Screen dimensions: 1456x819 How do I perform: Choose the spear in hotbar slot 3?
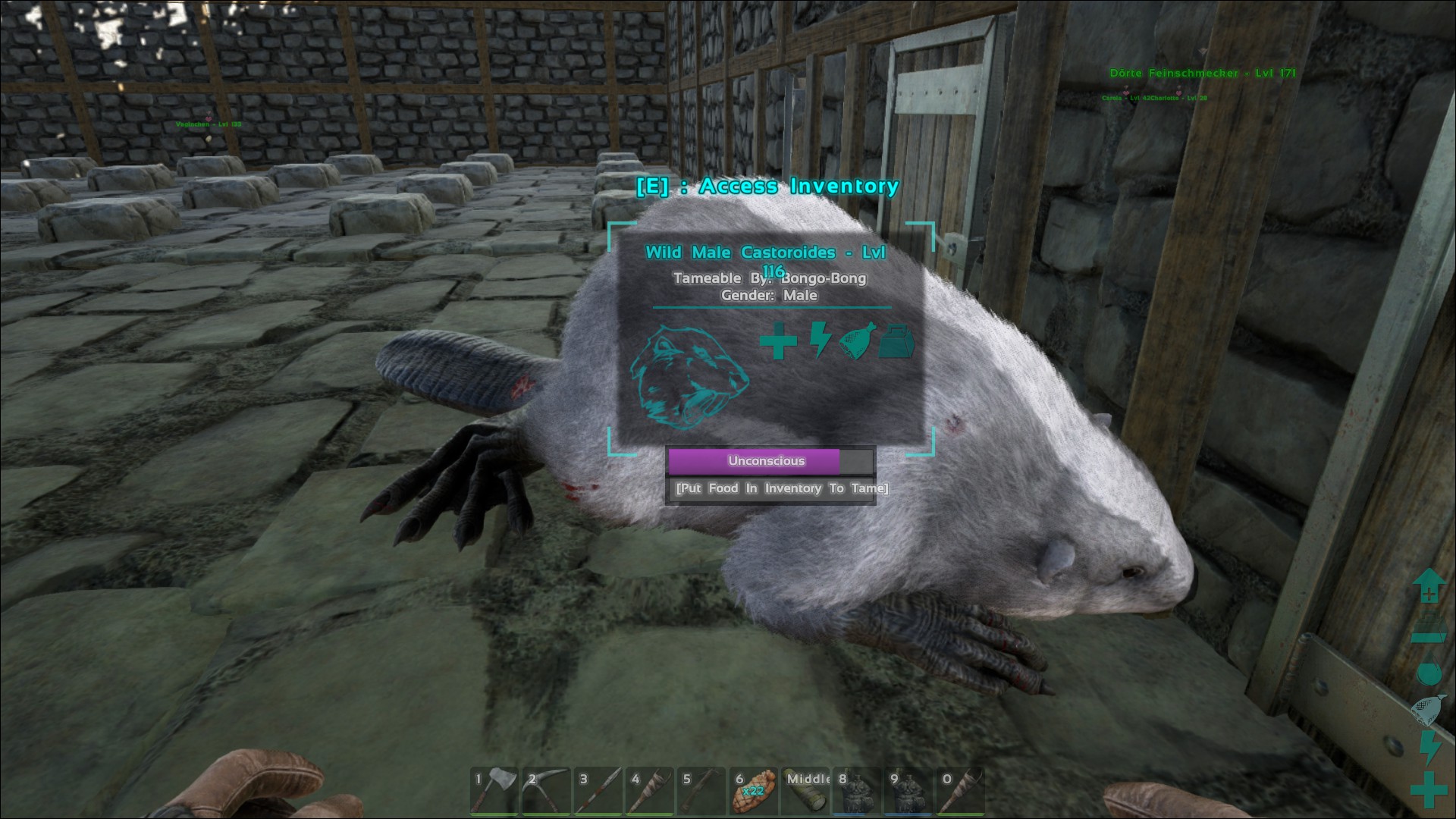click(598, 790)
